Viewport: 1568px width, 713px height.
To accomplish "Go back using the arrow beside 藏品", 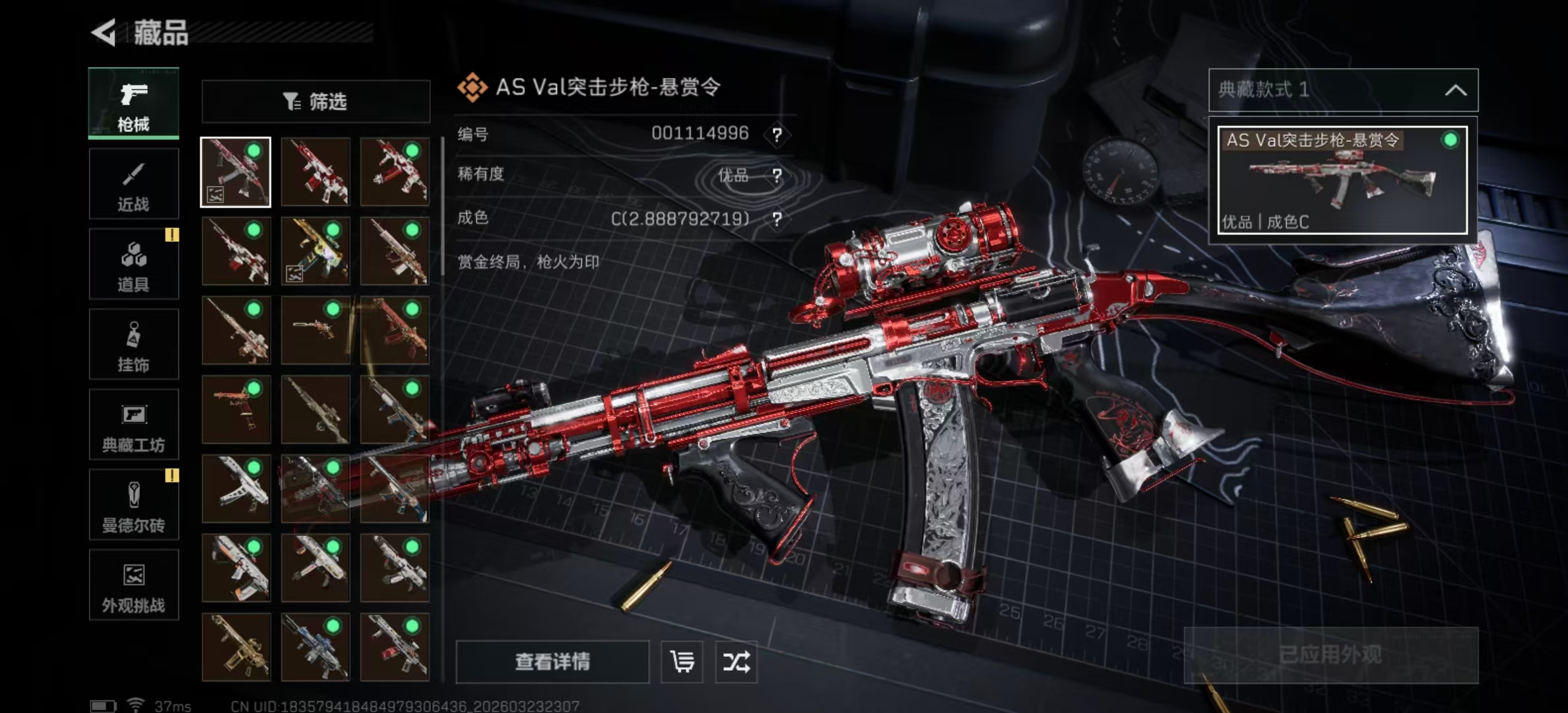I will tap(104, 32).
